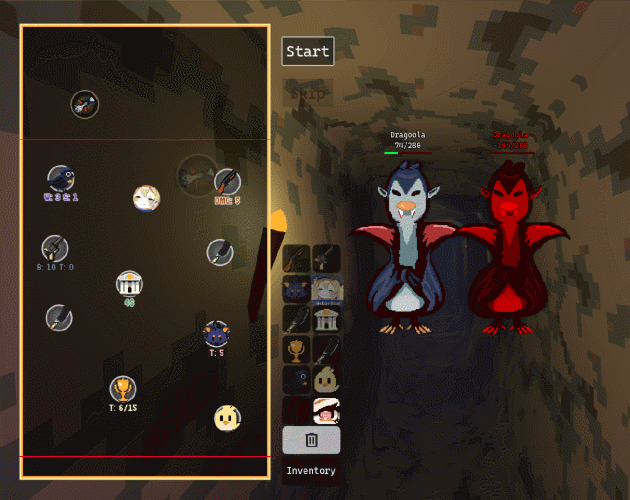This screenshot has height=500, width=630.
Task: Choose the crow inventory slot
Action: tap(296, 380)
